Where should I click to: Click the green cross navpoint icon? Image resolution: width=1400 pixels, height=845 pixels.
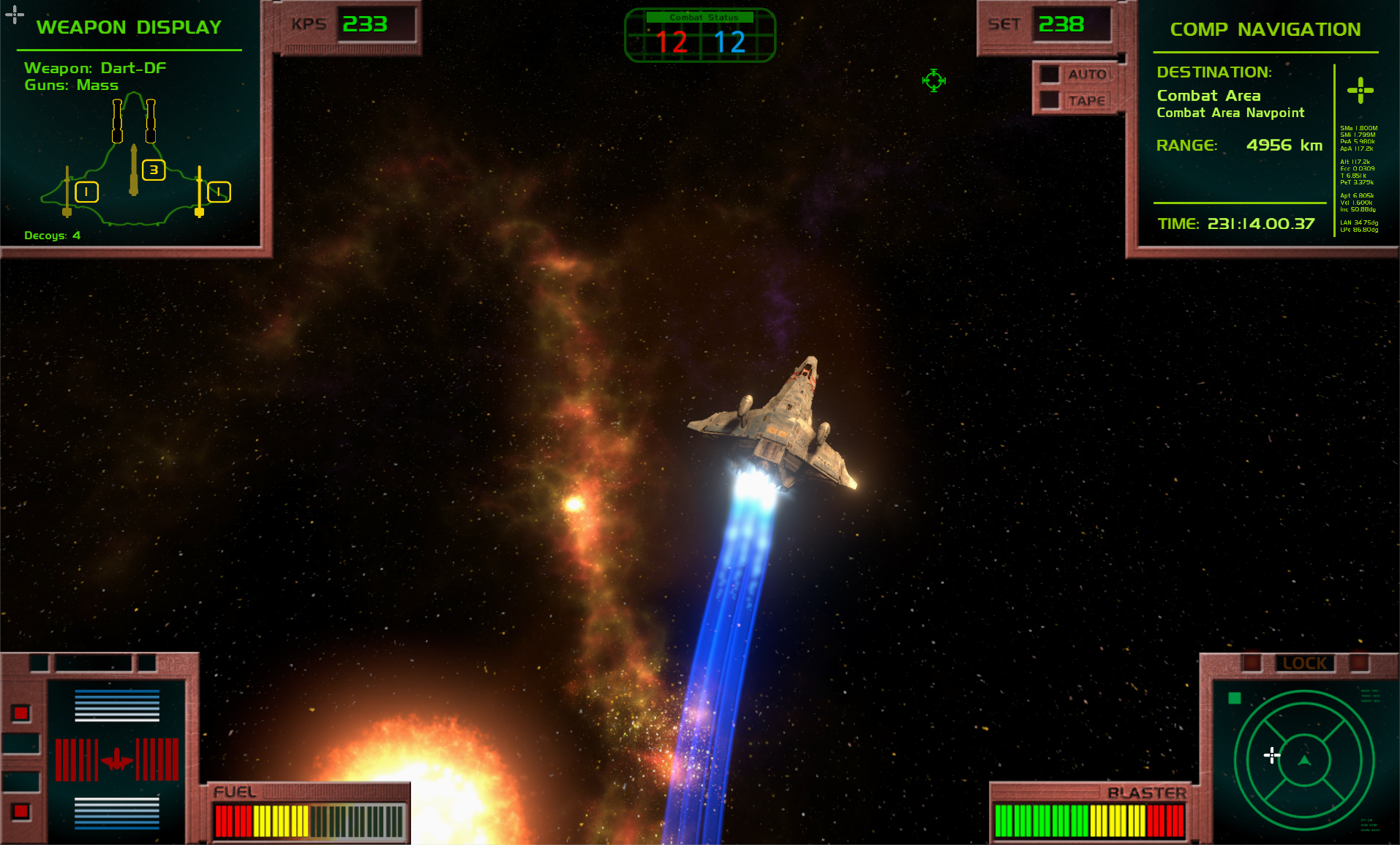pos(1360,91)
